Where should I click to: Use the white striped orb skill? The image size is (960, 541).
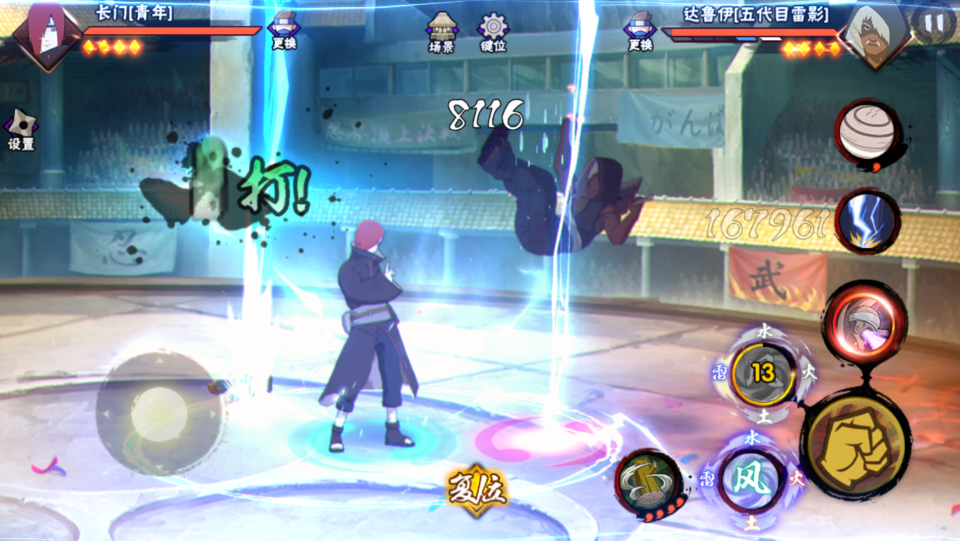click(x=867, y=134)
